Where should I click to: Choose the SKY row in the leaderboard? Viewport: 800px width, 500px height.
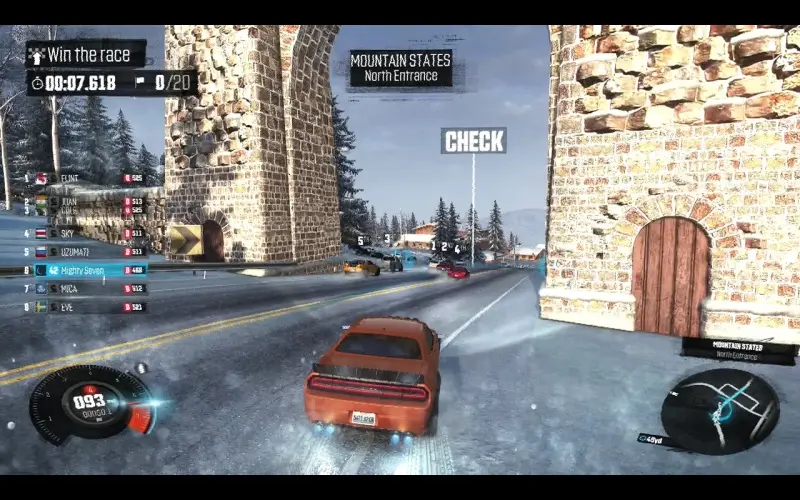click(x=90, y=233)
